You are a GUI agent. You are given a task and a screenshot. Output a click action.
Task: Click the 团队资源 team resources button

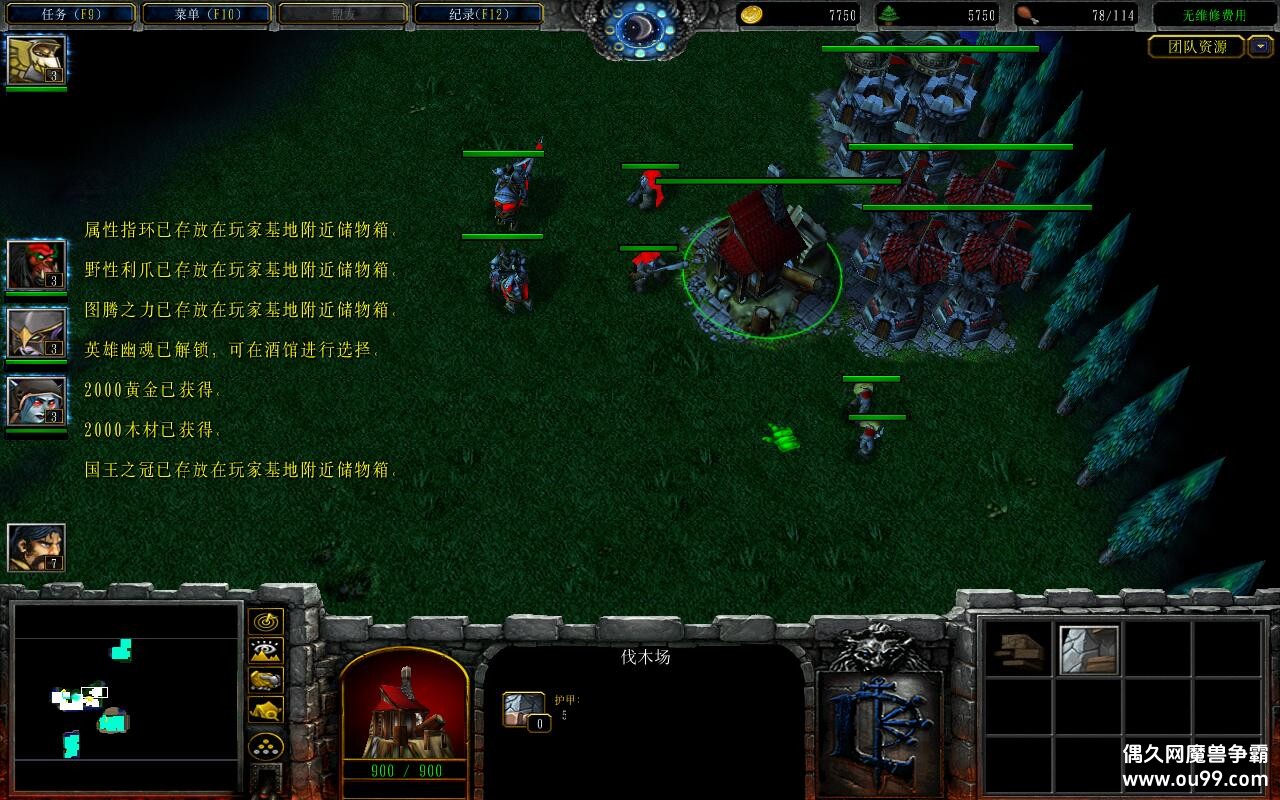1195,46
